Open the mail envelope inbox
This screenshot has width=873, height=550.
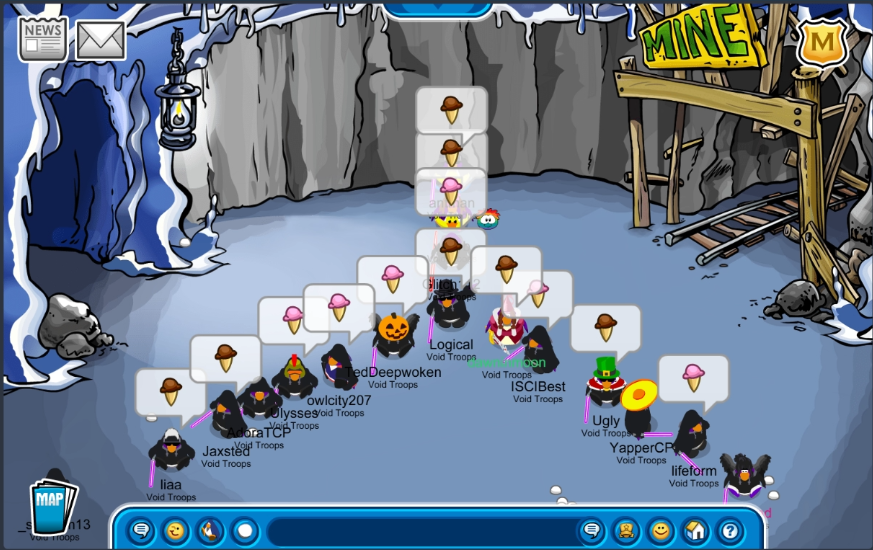pyautogui.click(x=100, y=40)
